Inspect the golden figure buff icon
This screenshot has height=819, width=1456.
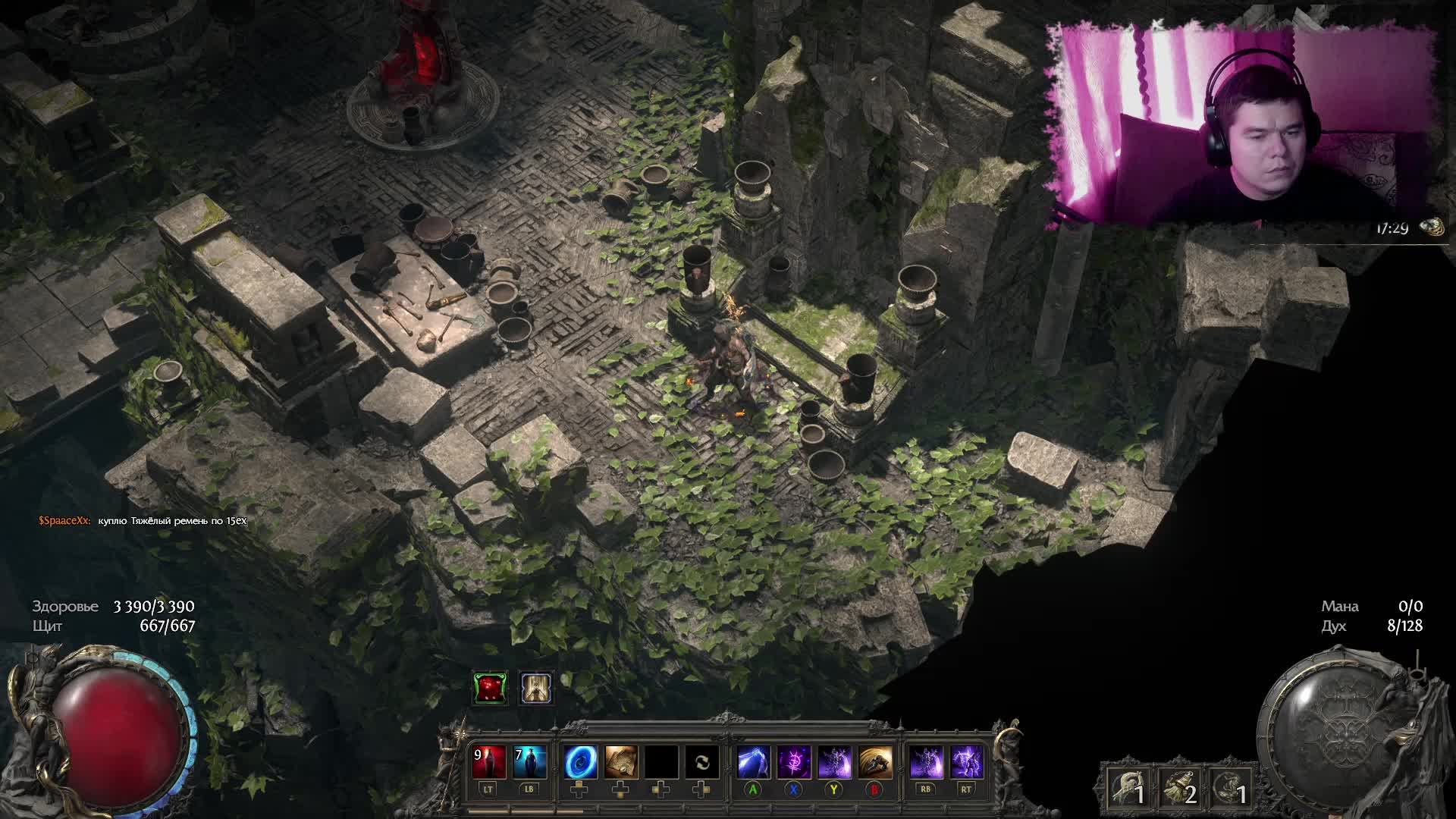point(536,688)
